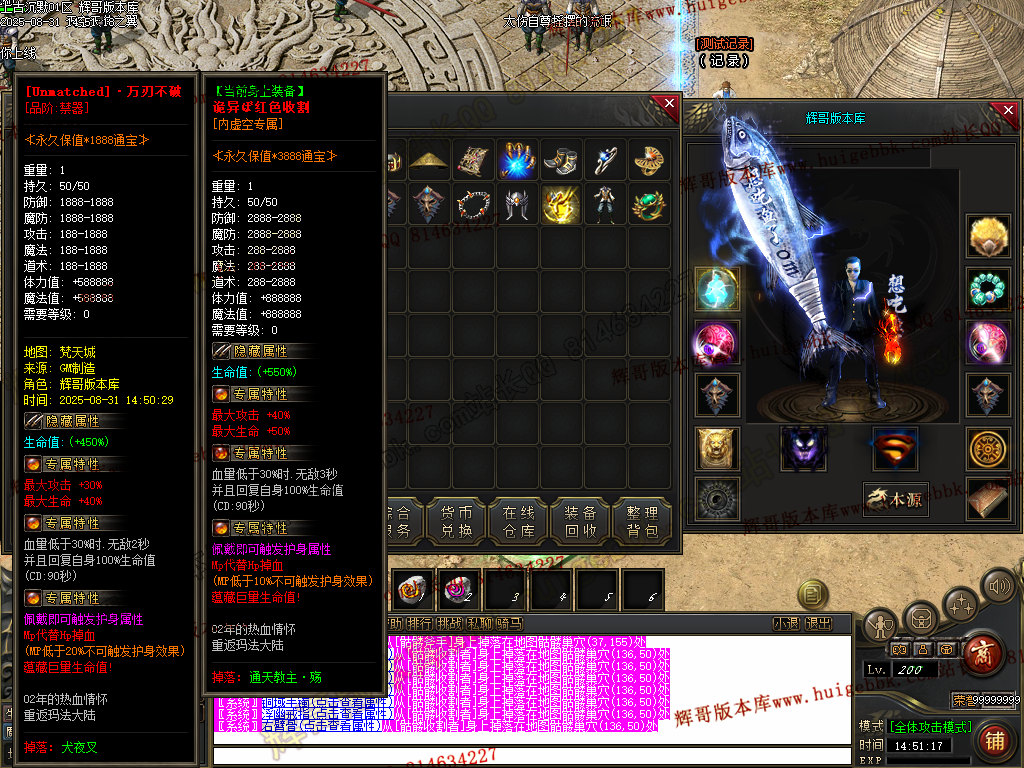
Task: Click the 退出 exit button above chat
Action: 818,624
